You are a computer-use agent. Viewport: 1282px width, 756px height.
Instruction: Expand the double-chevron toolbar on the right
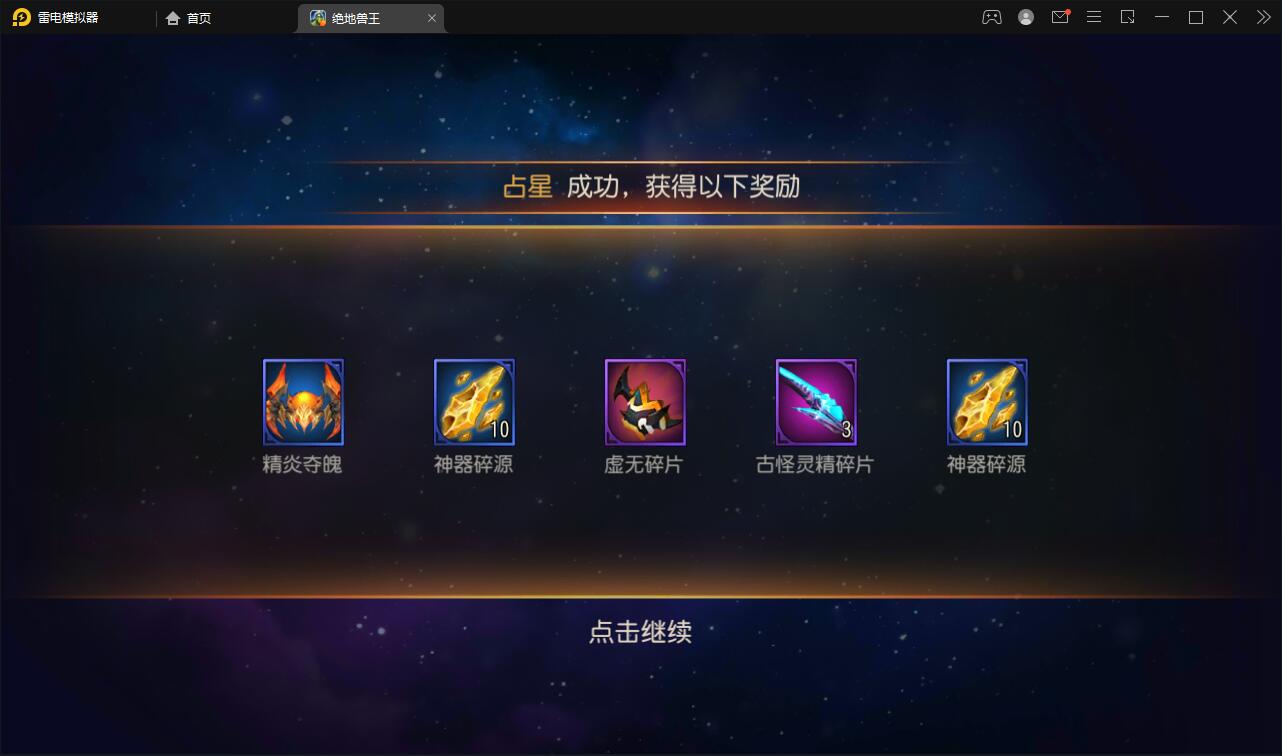1262,17
